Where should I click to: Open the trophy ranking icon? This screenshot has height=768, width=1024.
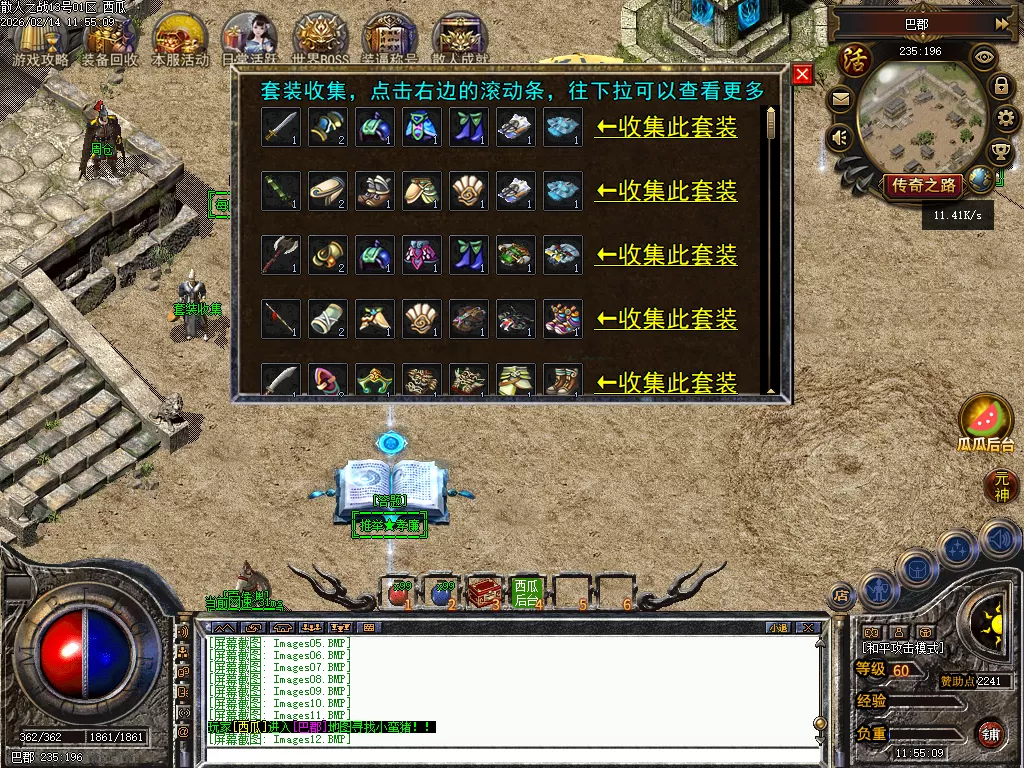click(999, 152)
